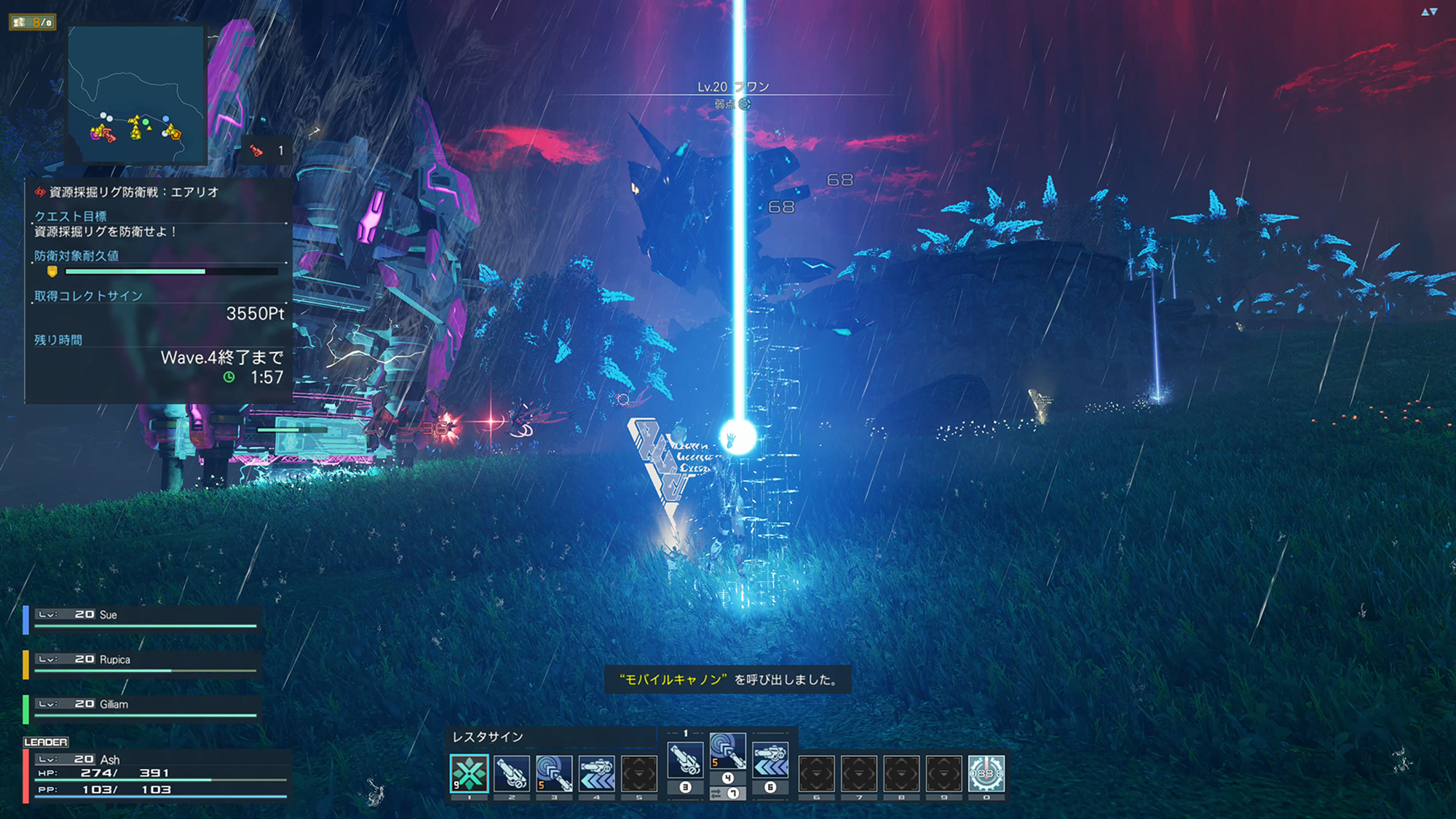
Task: Choose the weapon palette cannon action marked 3
Action: point(685,759)
